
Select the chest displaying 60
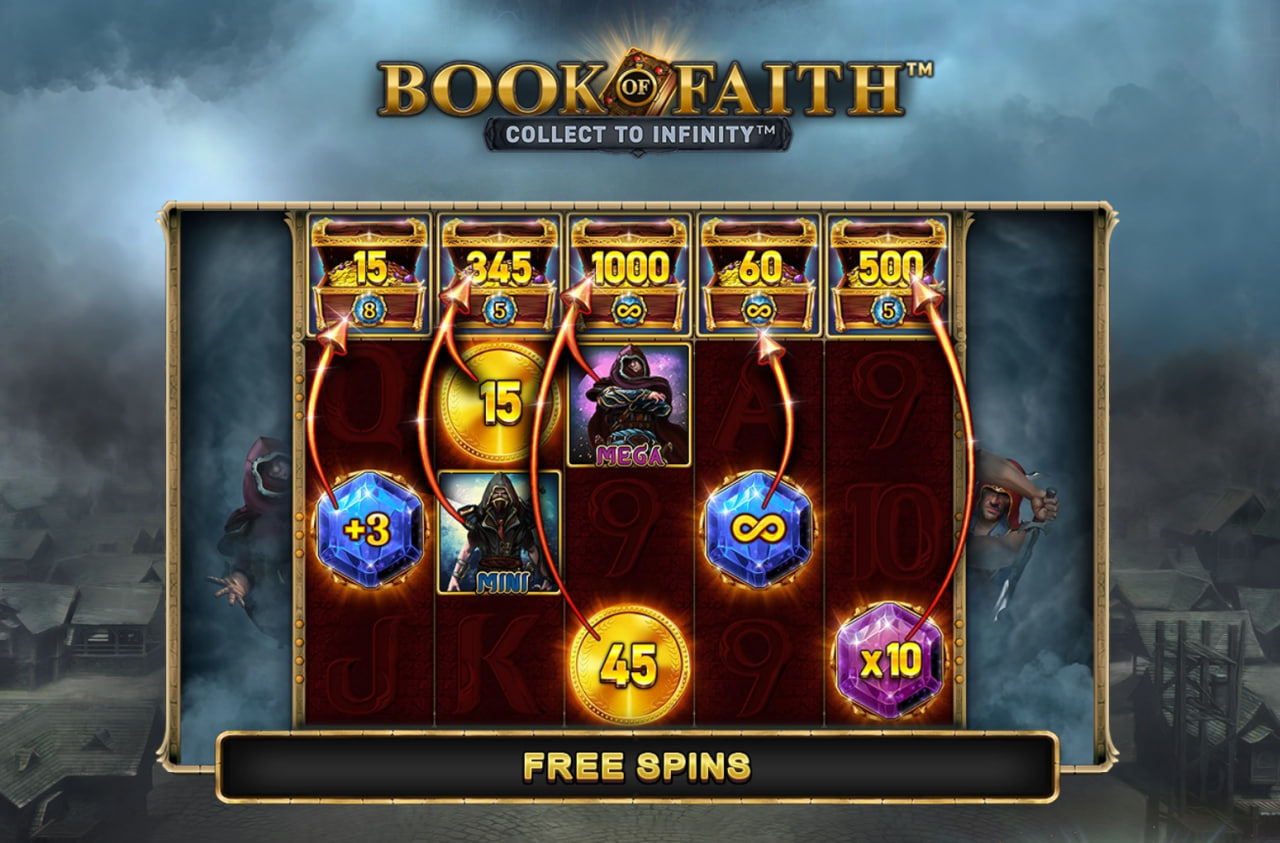click(x=759, y=268)
